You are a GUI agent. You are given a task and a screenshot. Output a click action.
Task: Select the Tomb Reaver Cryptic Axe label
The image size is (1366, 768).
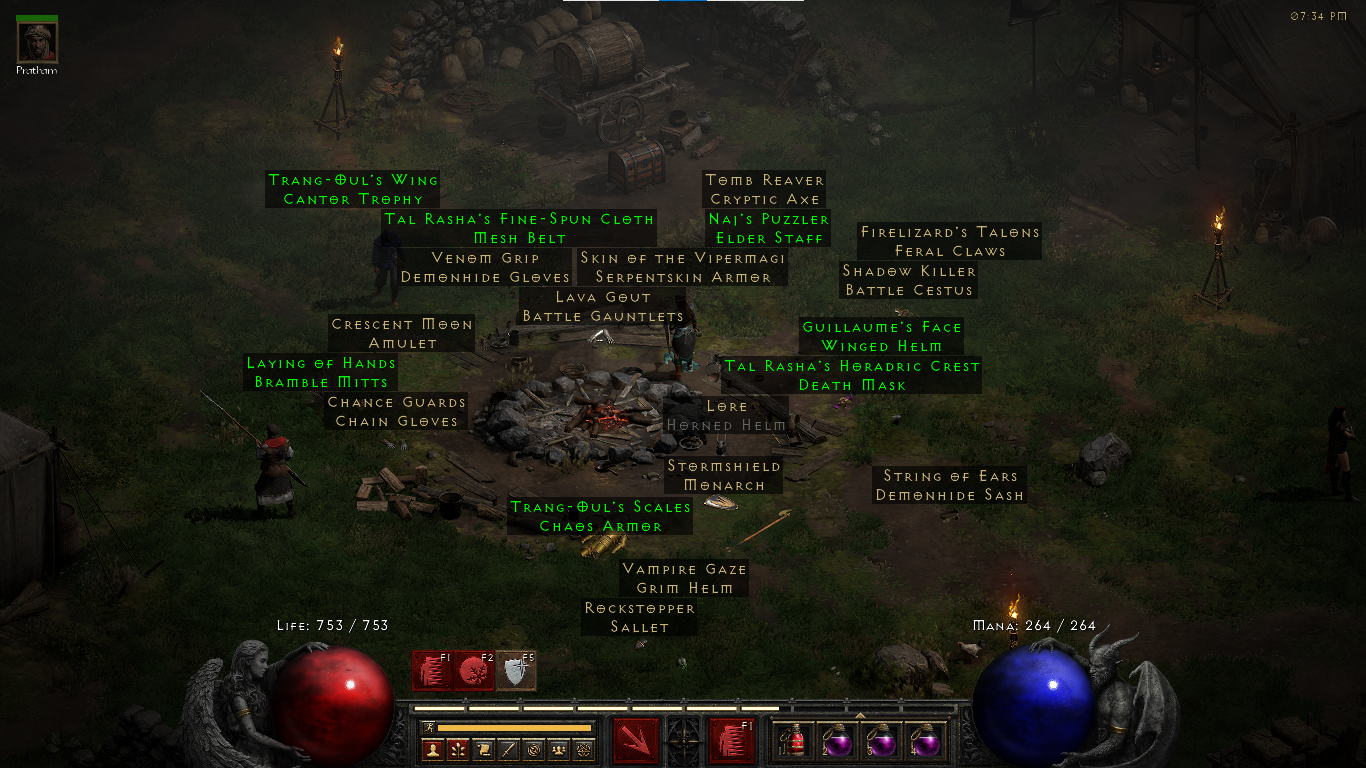[765, 189]
